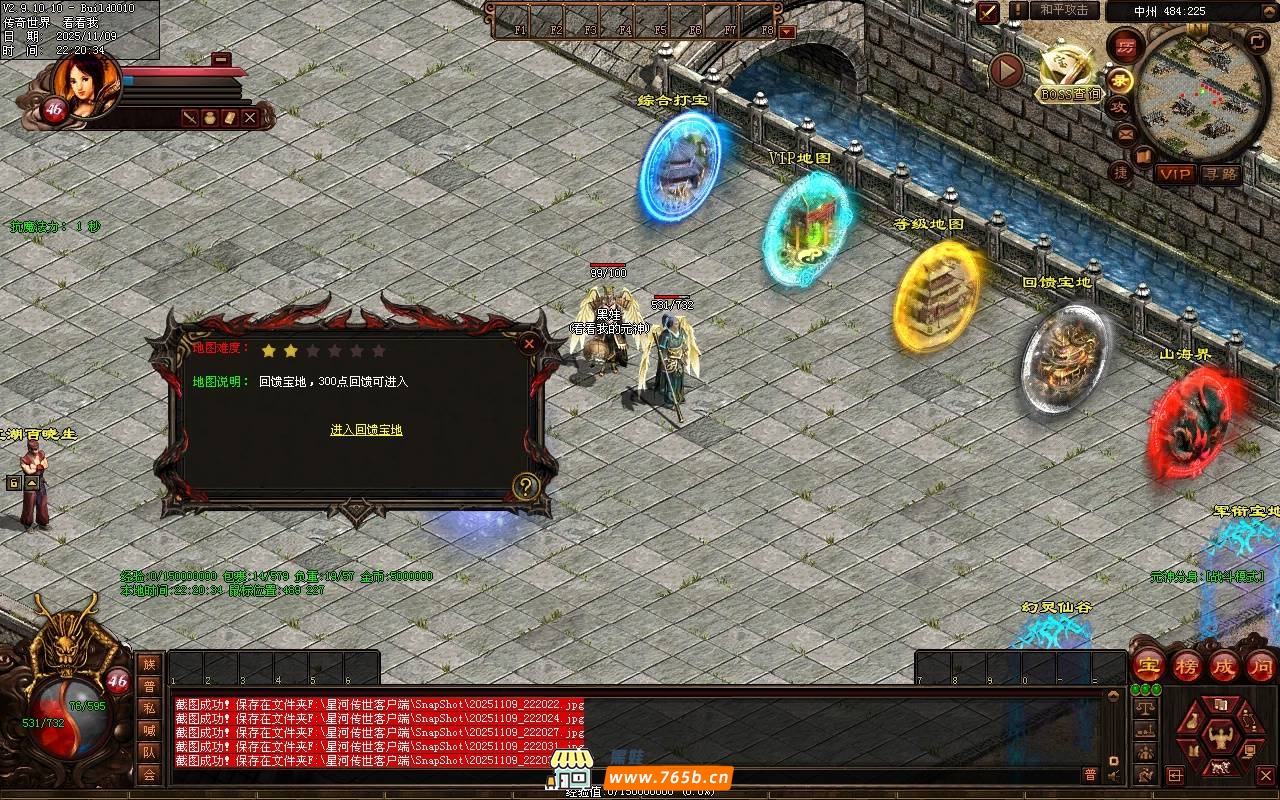This screenshot has width=1280, height=800.
Task: Open the 榜 rankings orb
Action: coord(1187,665)
